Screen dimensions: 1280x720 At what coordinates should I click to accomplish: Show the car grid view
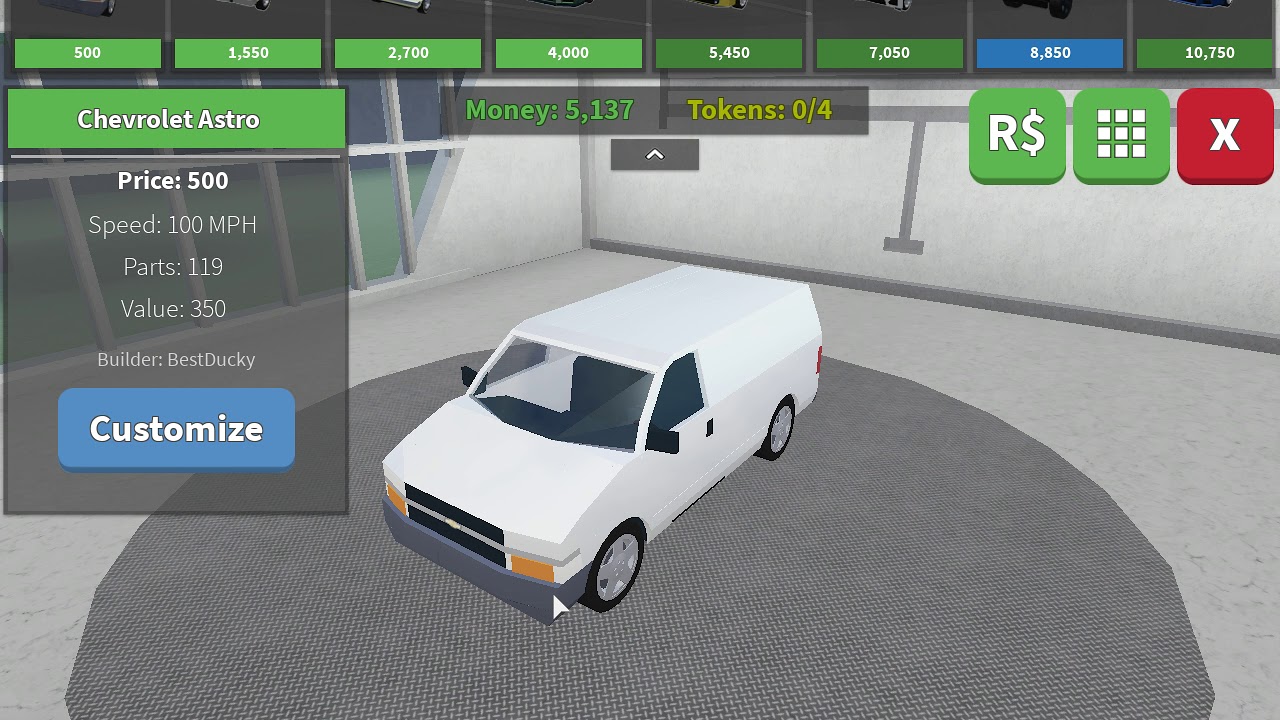(x=1121, y=134)
